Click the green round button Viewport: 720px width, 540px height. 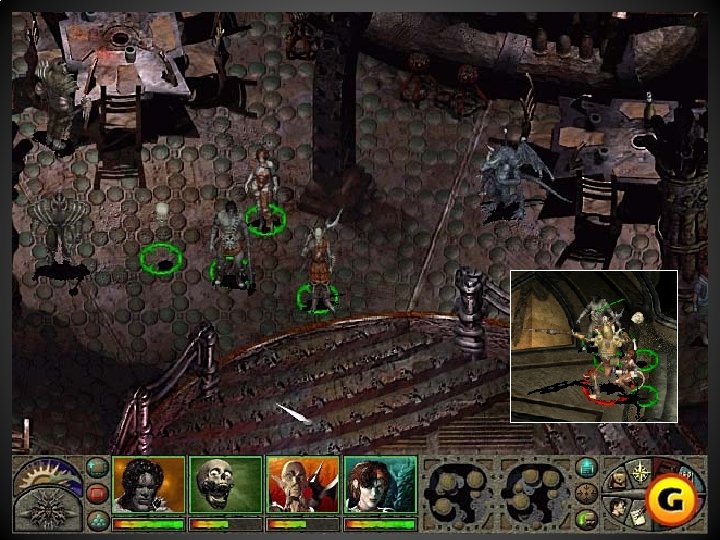[588, 518]
